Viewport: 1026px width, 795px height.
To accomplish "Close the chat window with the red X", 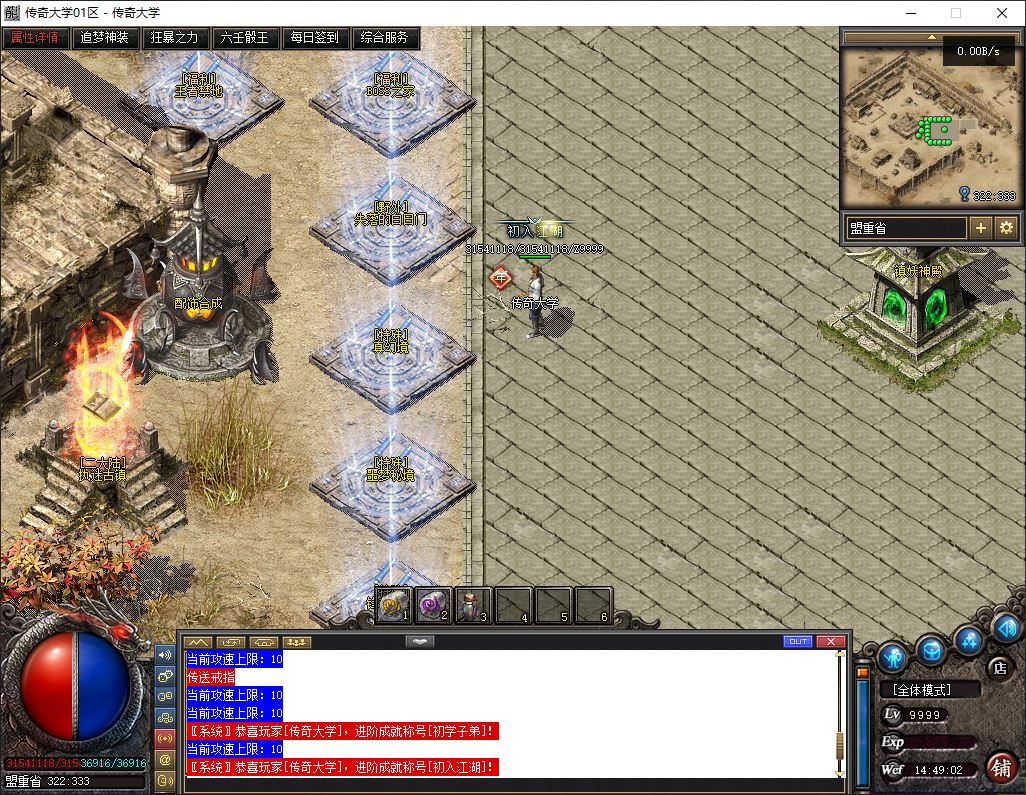I will click(x=830, y=641).
